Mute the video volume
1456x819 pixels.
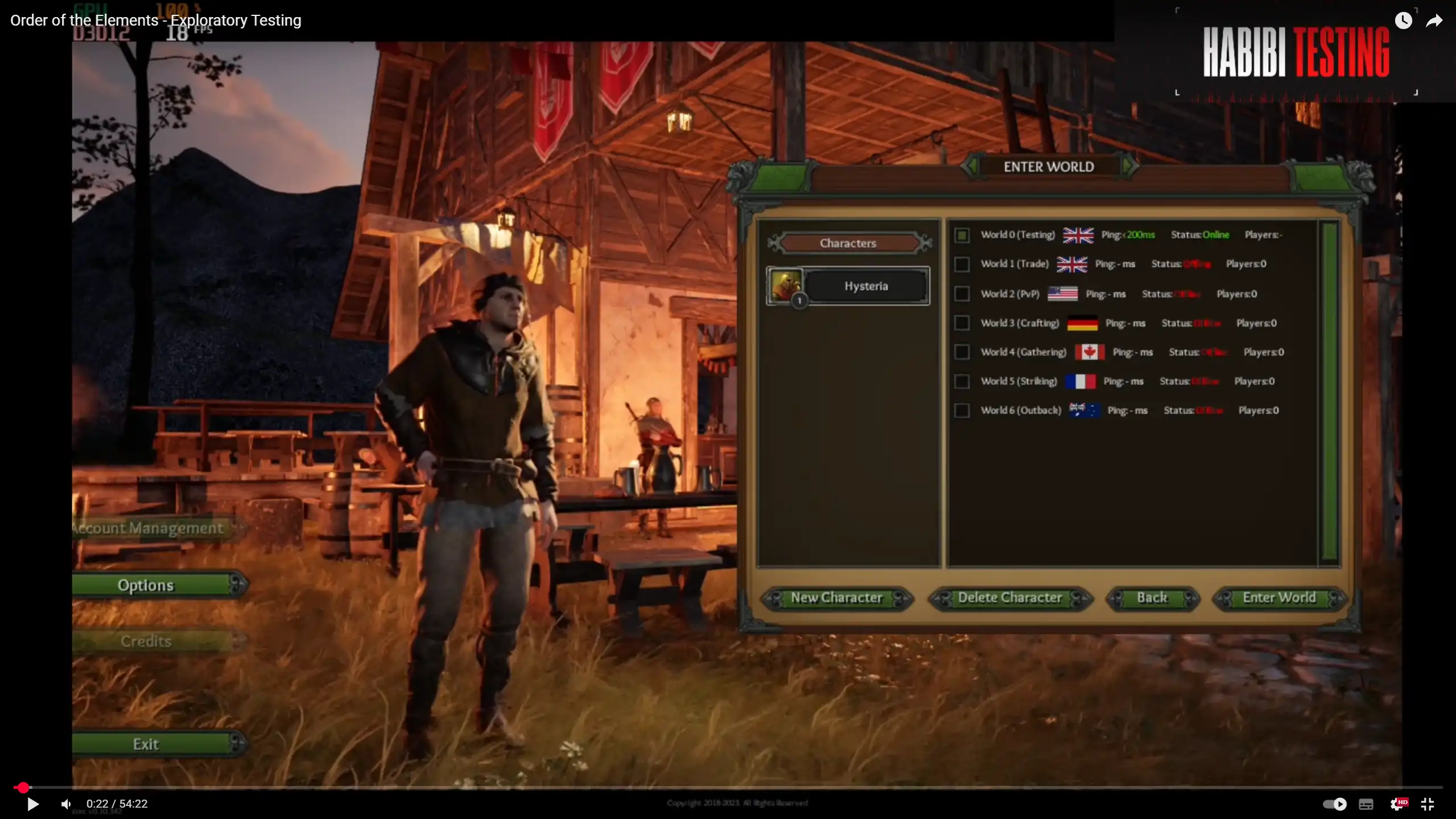(x=66, y=804)
